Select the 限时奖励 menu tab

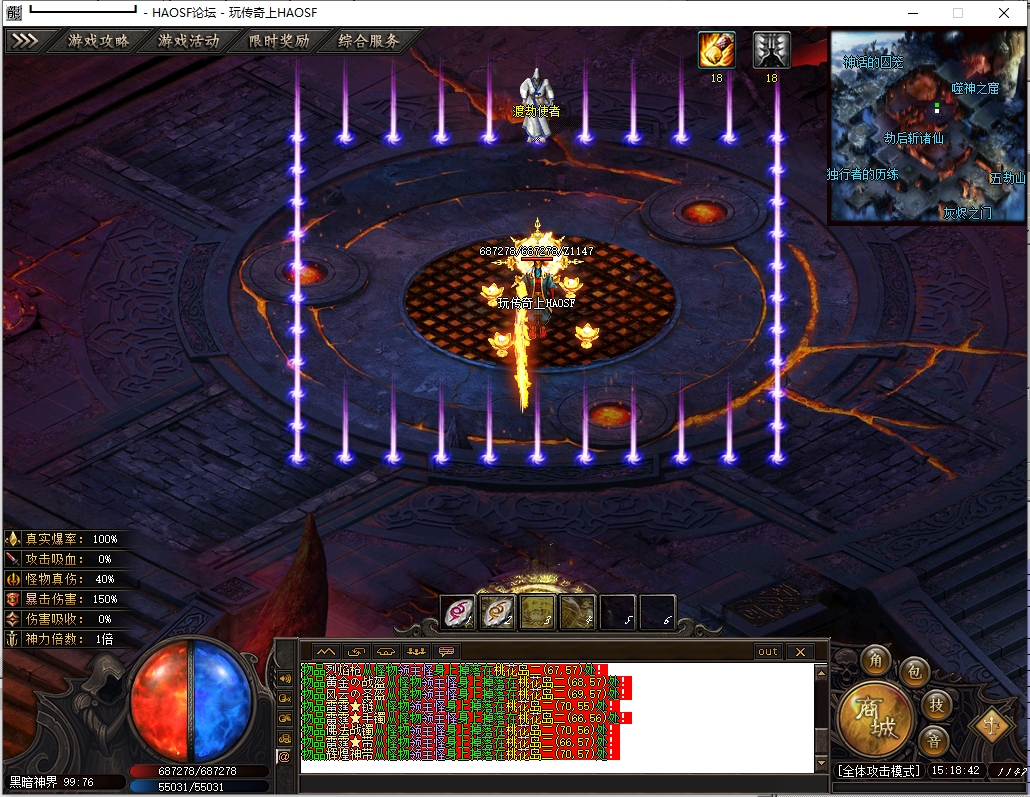pos(279,41)
